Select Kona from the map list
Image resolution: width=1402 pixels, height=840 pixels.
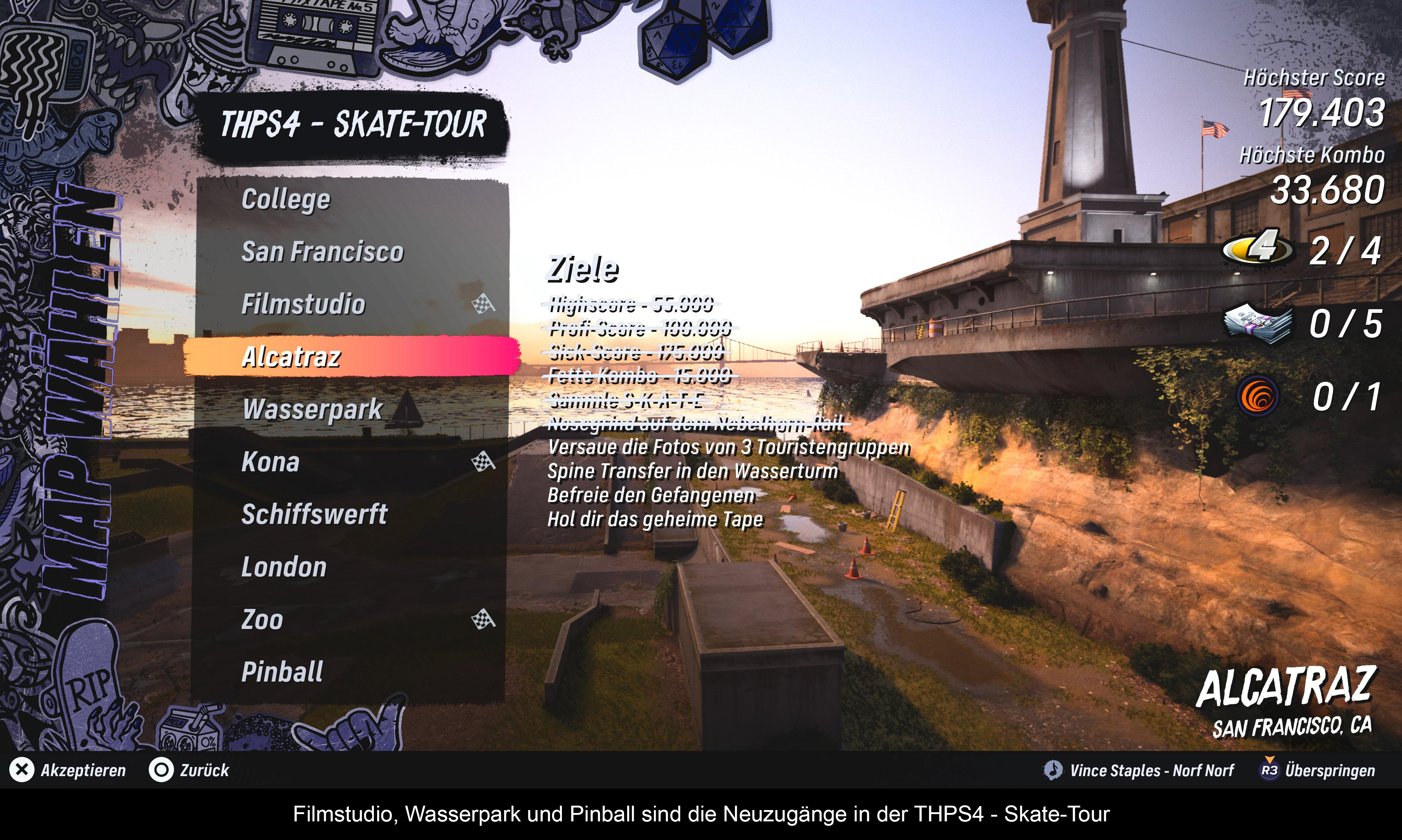tap(271, 462)
